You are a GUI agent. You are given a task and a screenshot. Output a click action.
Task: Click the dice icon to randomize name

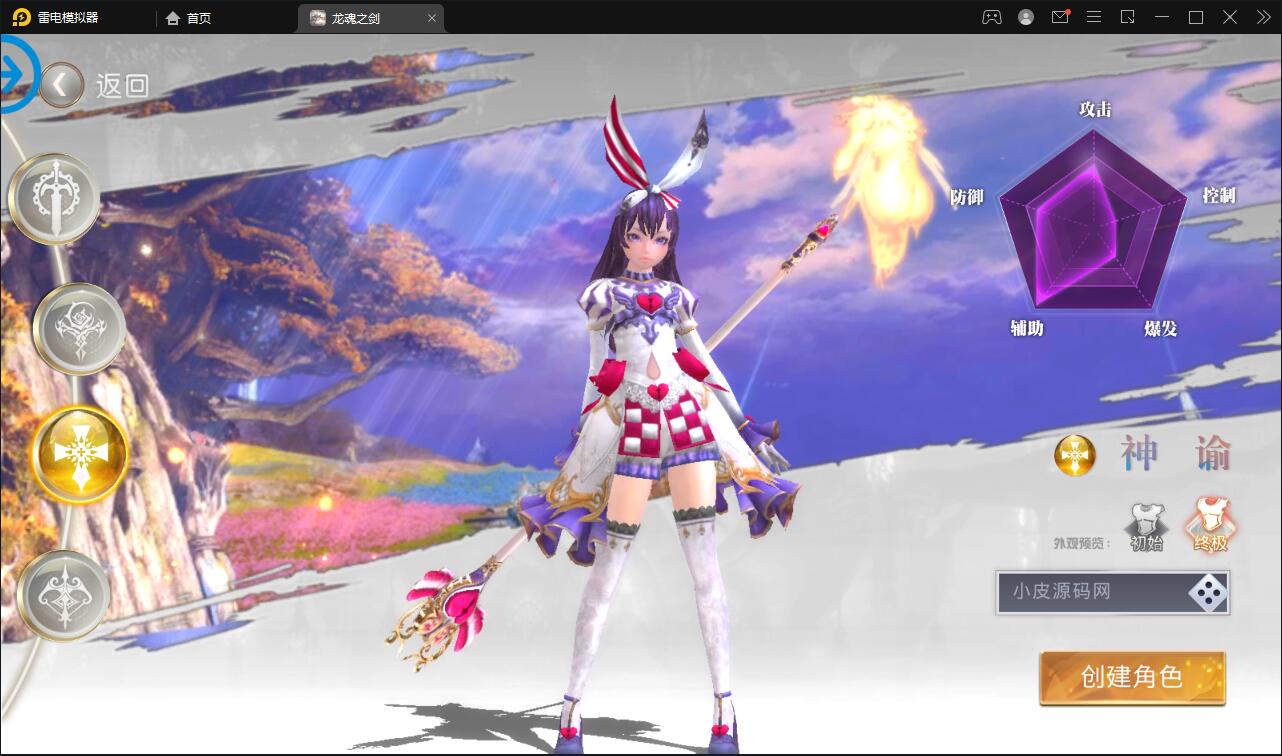click(1208, 592)
